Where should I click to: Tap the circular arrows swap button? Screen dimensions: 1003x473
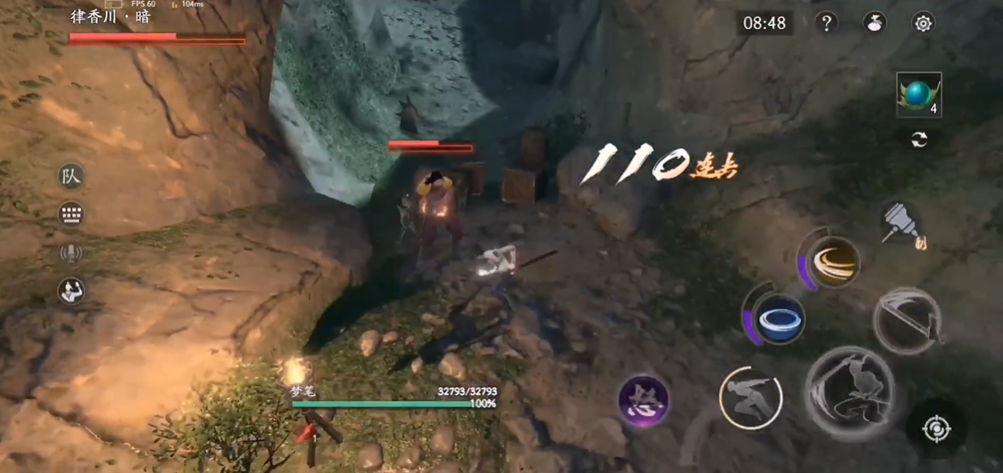[x=918, y=140]
